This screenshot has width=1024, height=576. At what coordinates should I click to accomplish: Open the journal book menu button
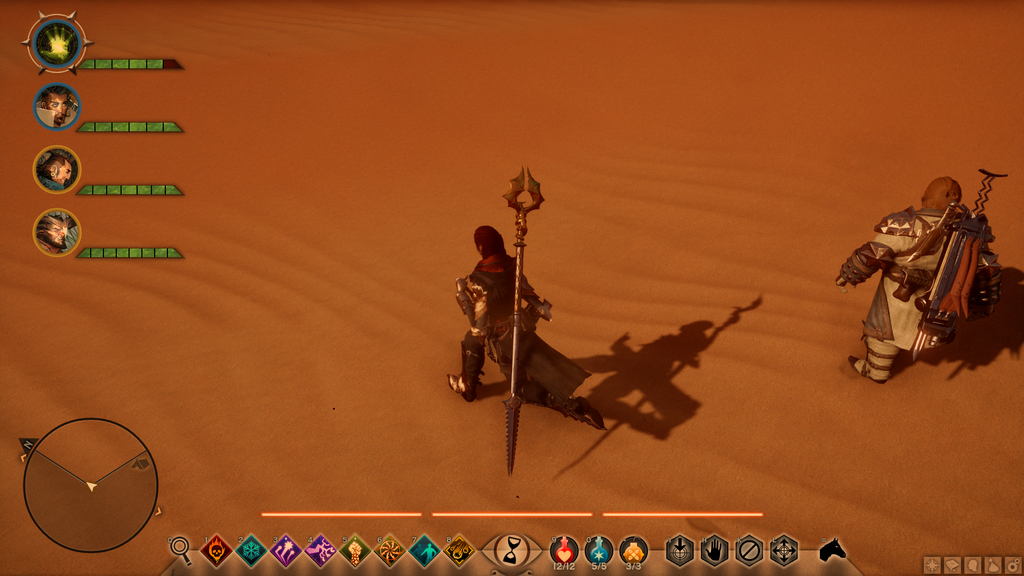coord(950,566)
